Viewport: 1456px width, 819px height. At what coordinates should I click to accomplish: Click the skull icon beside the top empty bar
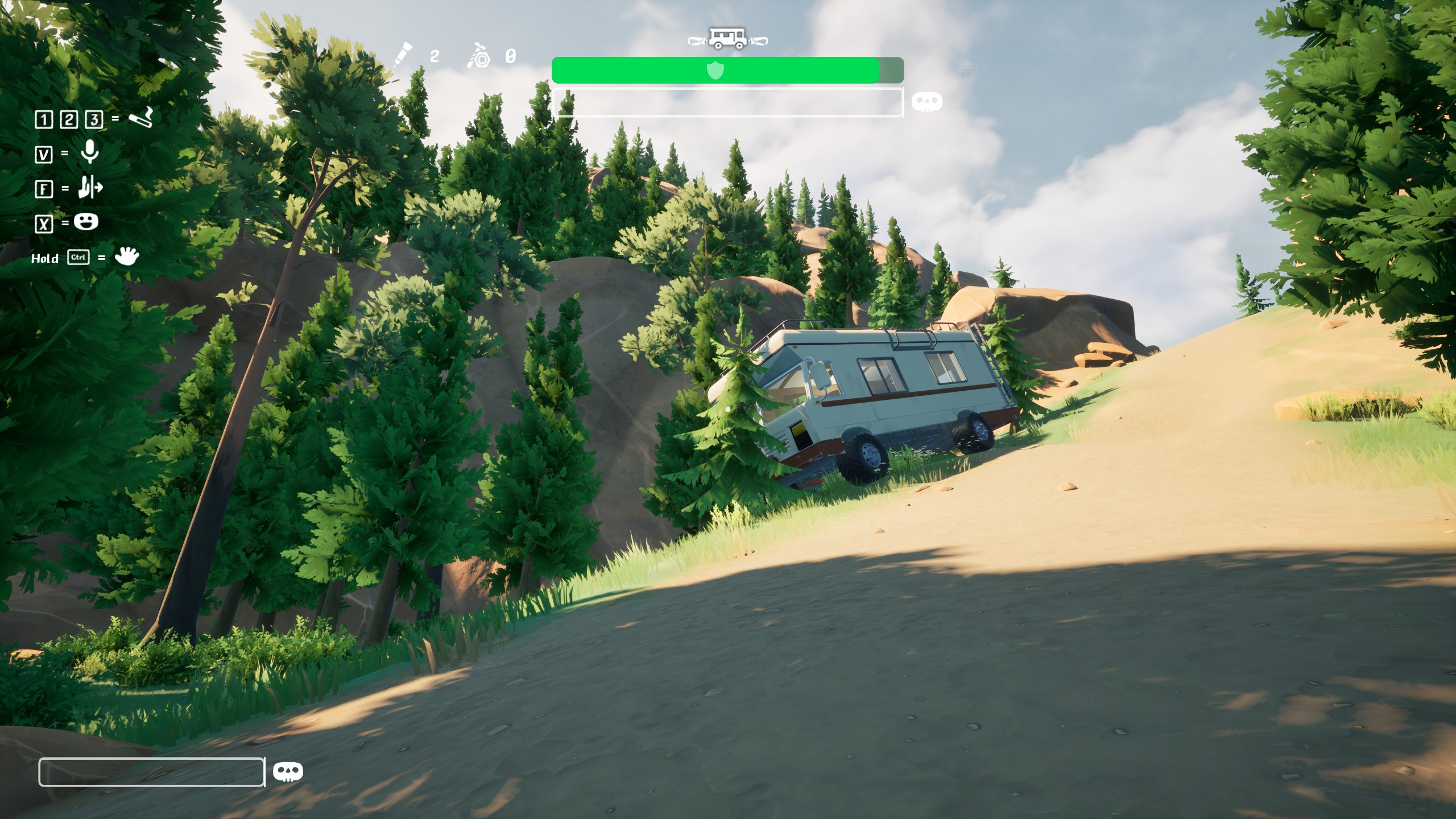926,102
